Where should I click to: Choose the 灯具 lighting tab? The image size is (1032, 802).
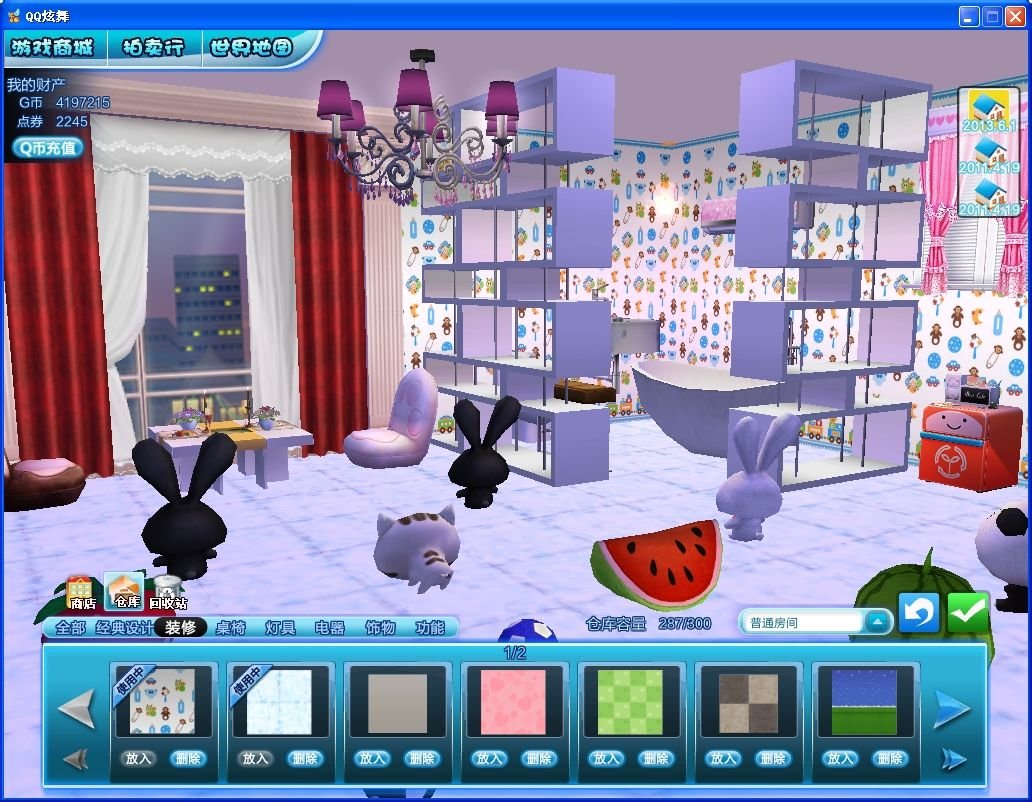[280, 628]
